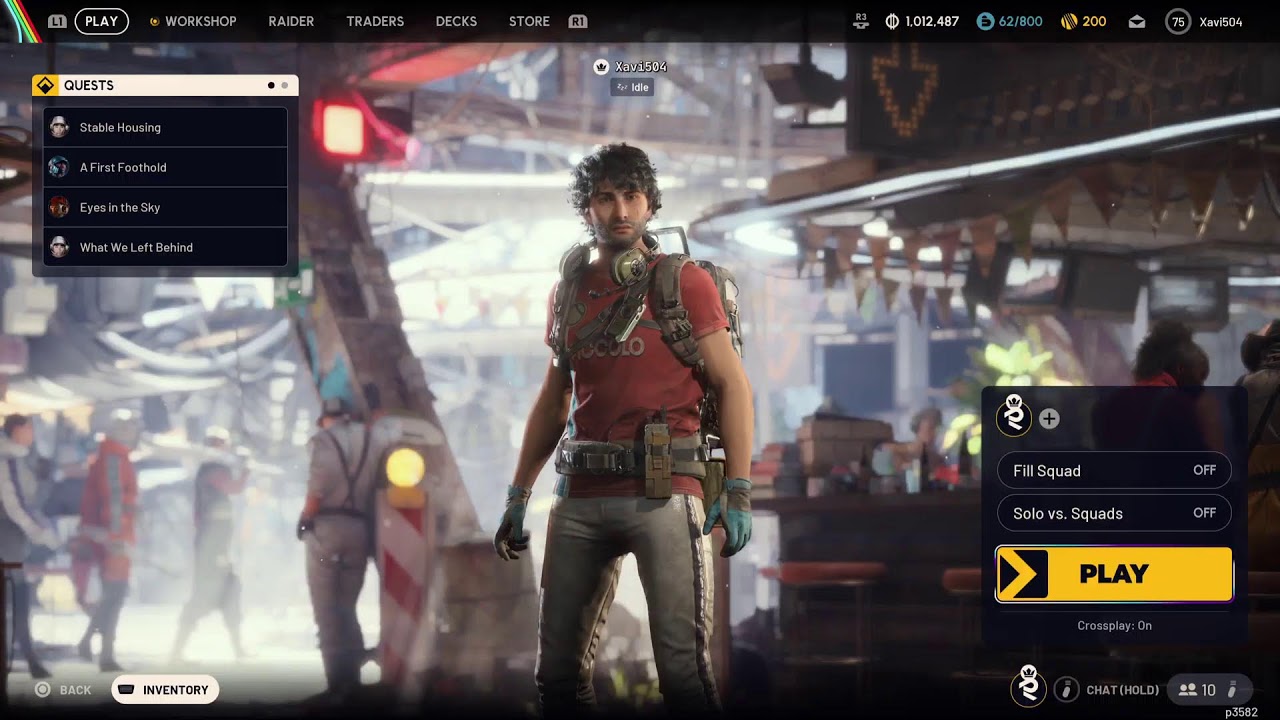Open the Store tab

click(x=529, y=21)
